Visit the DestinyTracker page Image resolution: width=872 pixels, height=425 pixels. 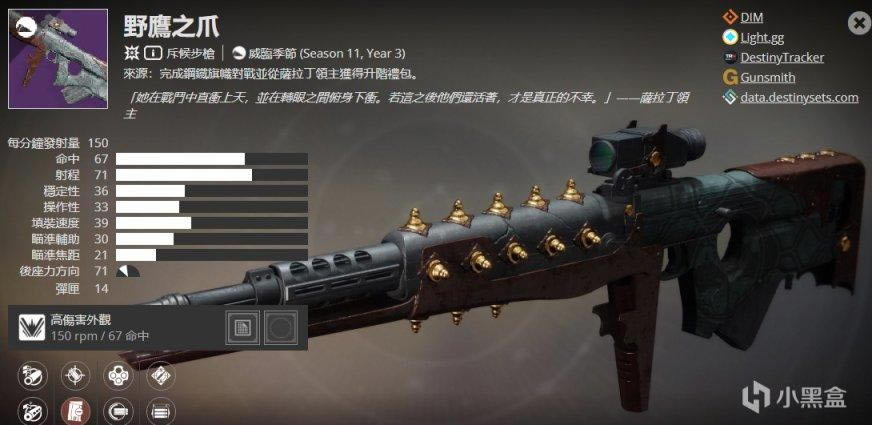781,57
